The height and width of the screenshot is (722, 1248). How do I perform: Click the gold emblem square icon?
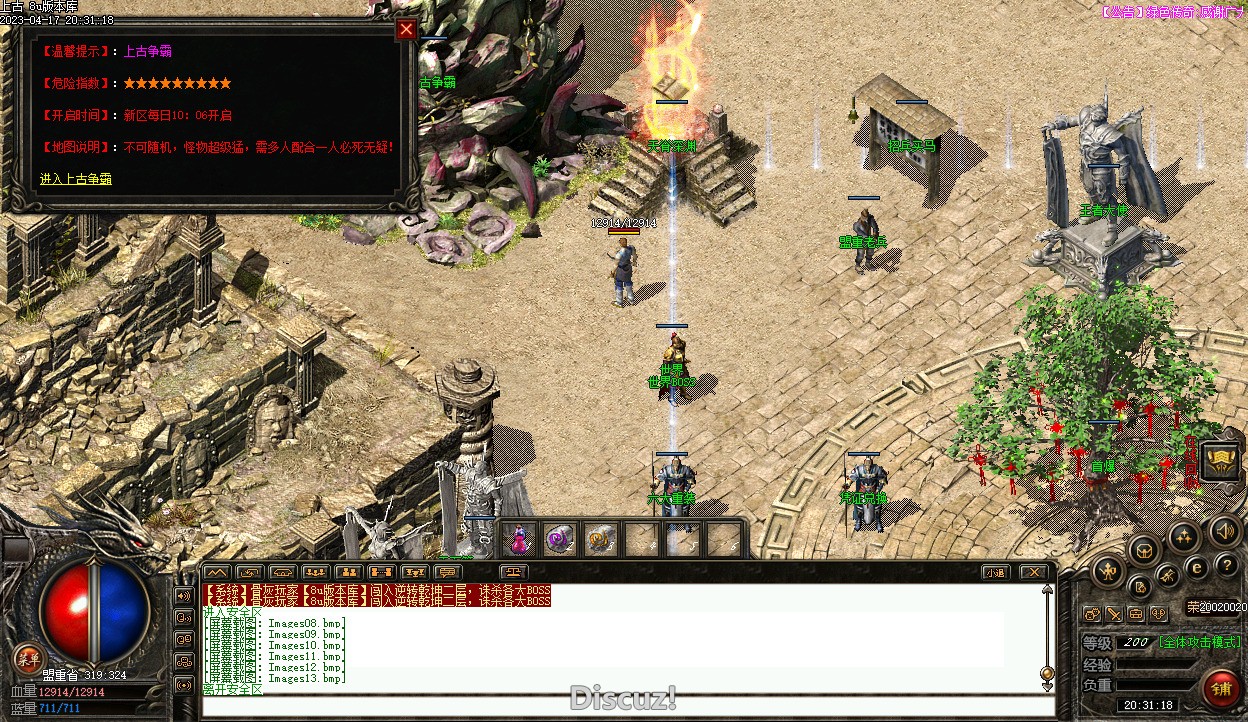1221,461
